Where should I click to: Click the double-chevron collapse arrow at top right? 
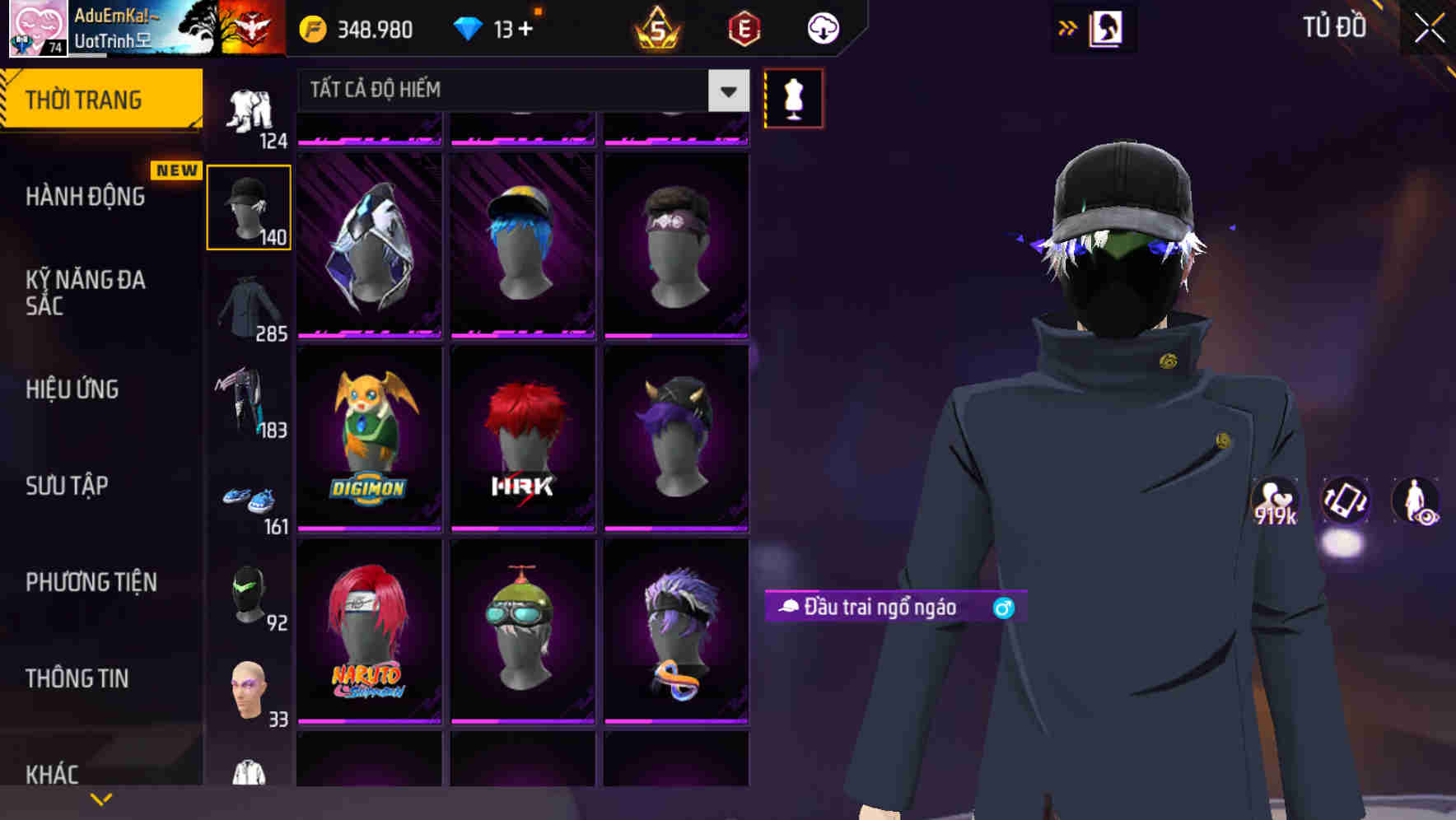click(1068, 26)
